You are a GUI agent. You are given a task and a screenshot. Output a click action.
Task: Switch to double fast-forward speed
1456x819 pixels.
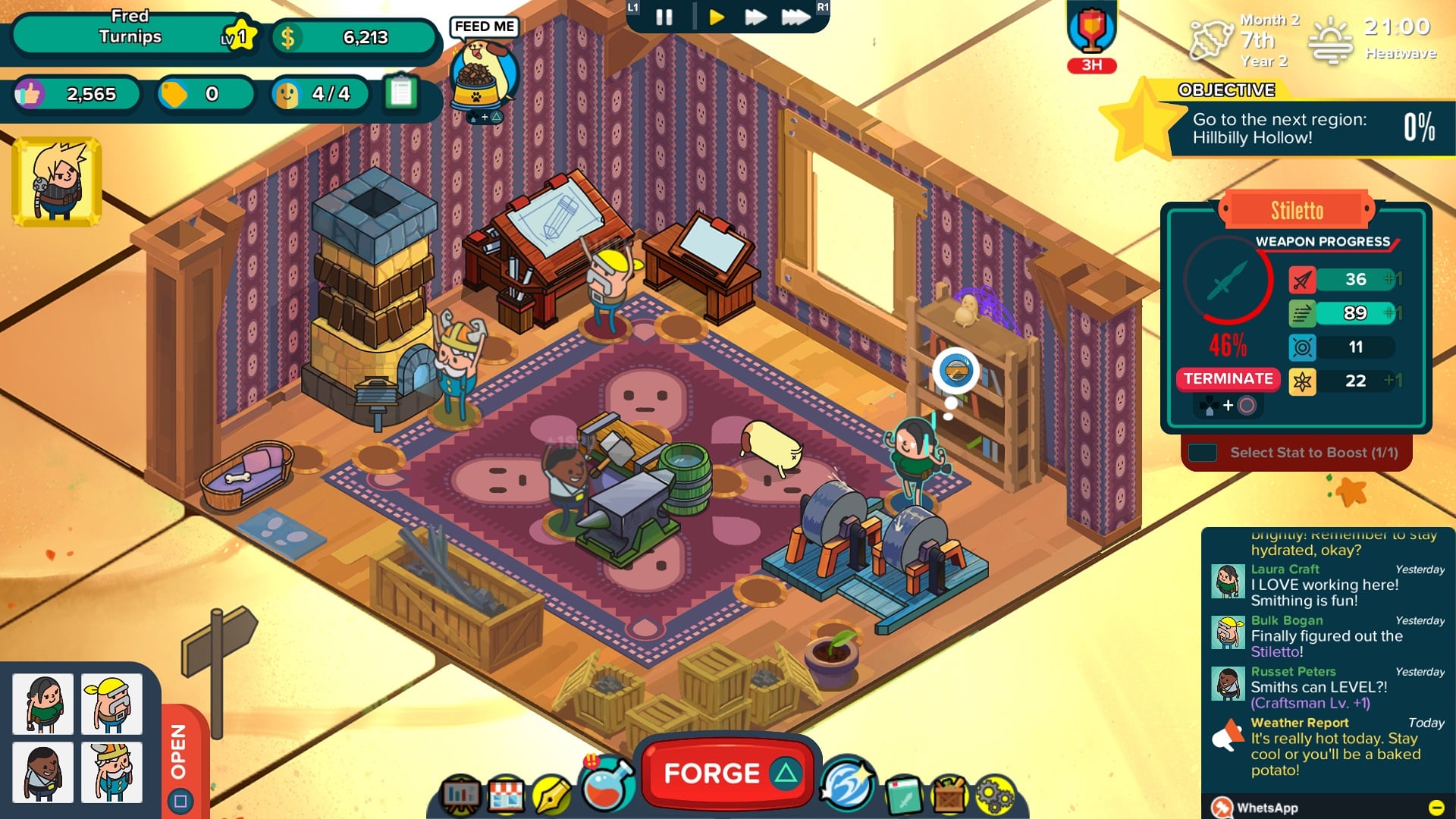755,17
